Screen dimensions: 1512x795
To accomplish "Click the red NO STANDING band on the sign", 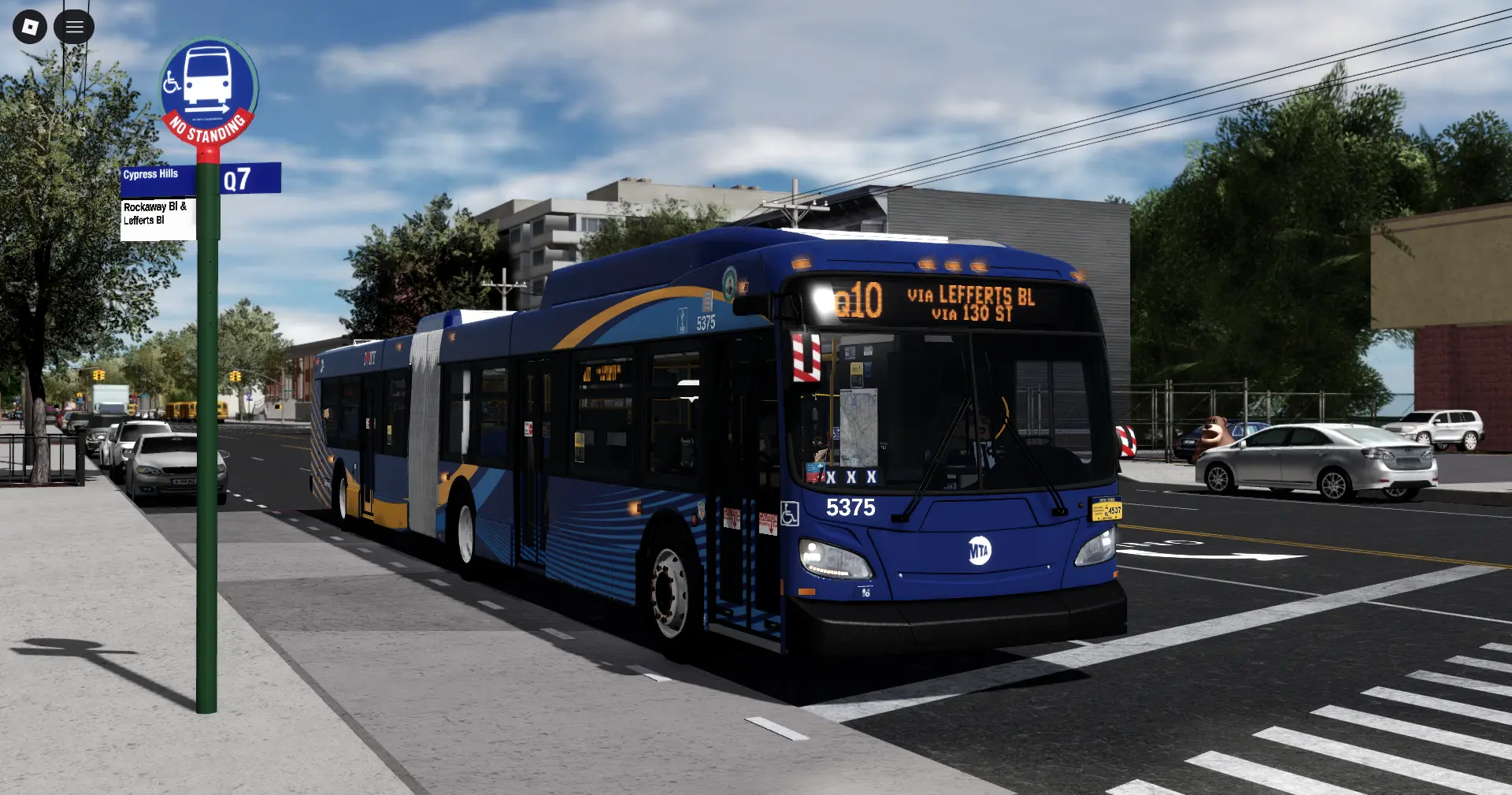I will tap(207, 127).
